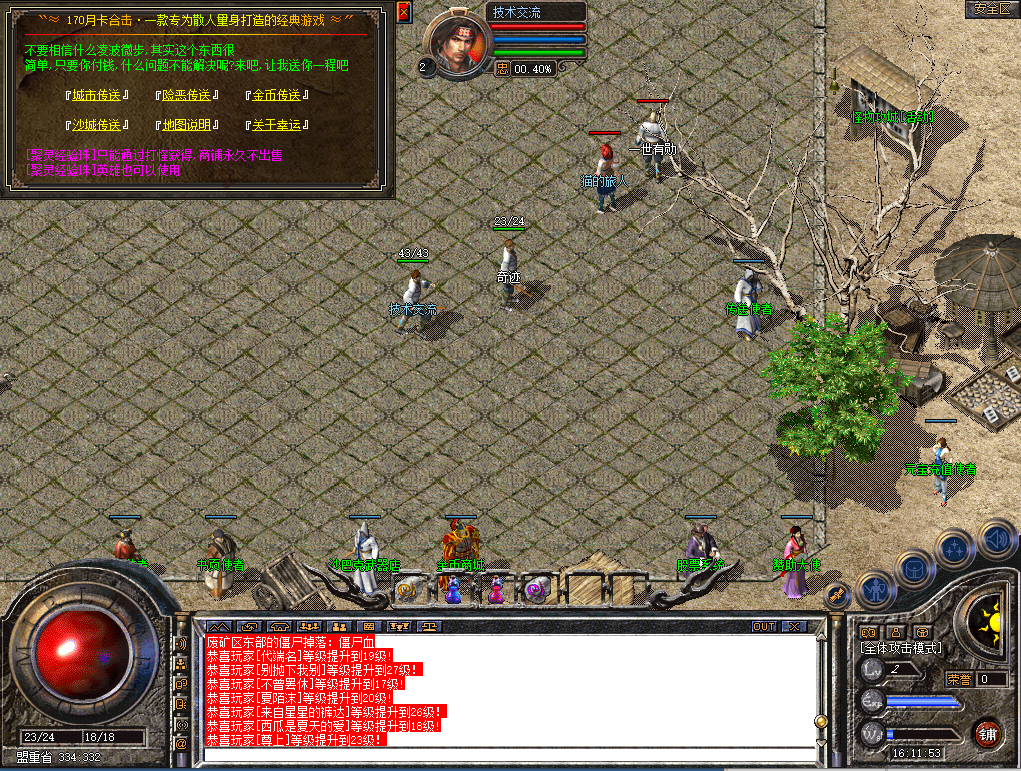
Task: Open the 关于幸运 info link
Action: tap(276, 125)
